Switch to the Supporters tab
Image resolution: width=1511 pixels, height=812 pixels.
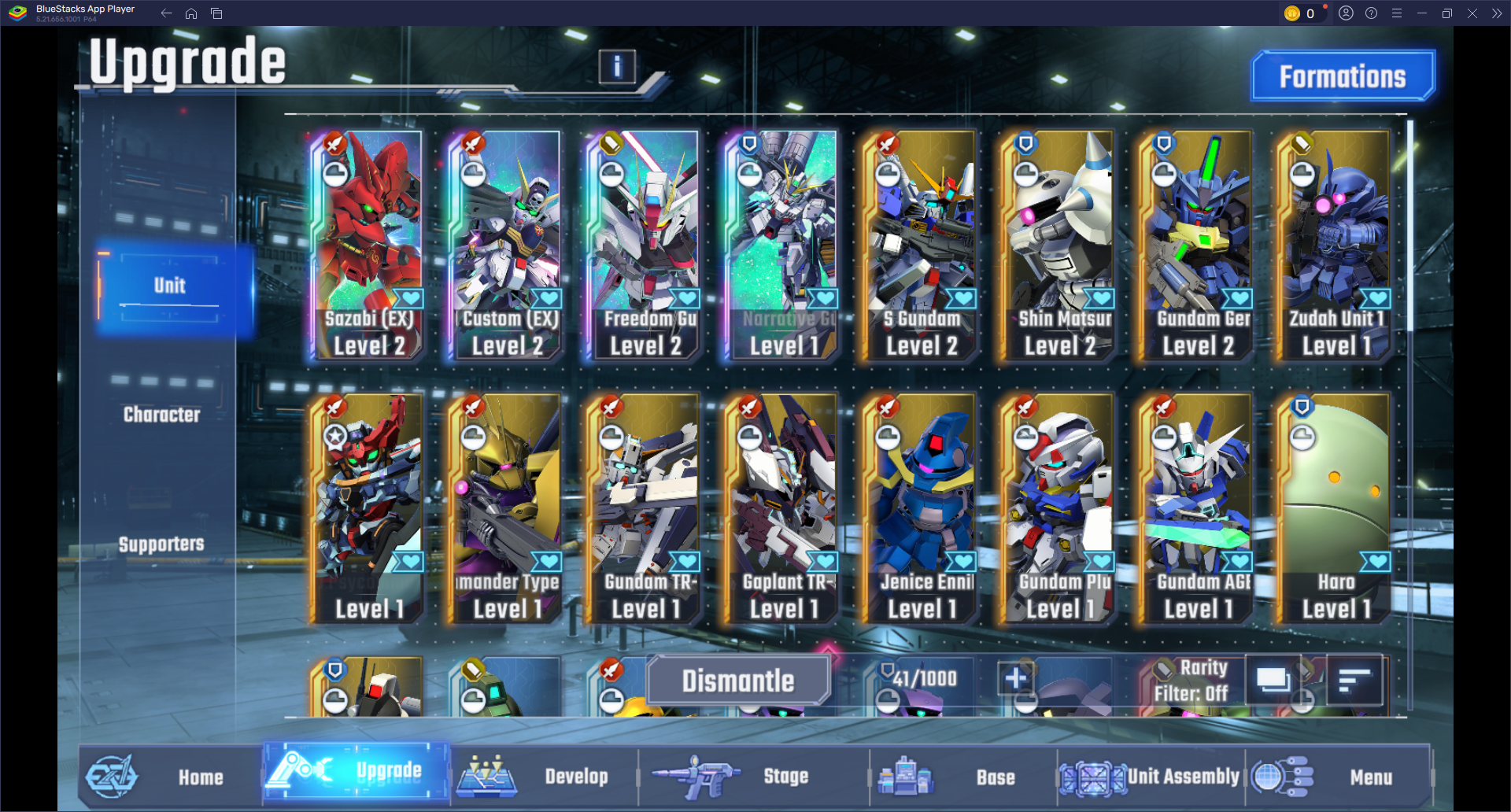coord(161,544)
